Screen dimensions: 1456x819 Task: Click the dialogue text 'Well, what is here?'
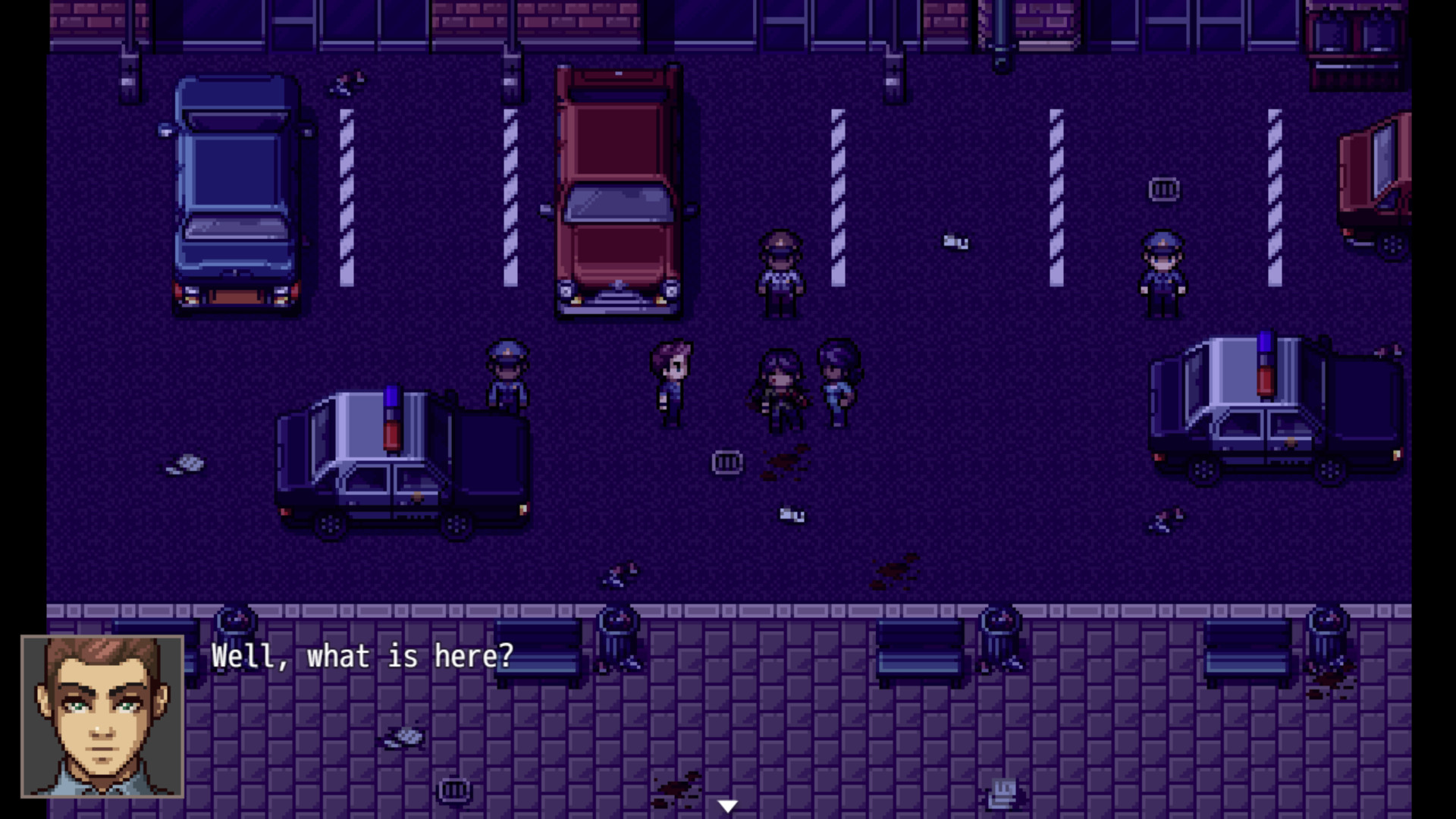click(362, 657)
